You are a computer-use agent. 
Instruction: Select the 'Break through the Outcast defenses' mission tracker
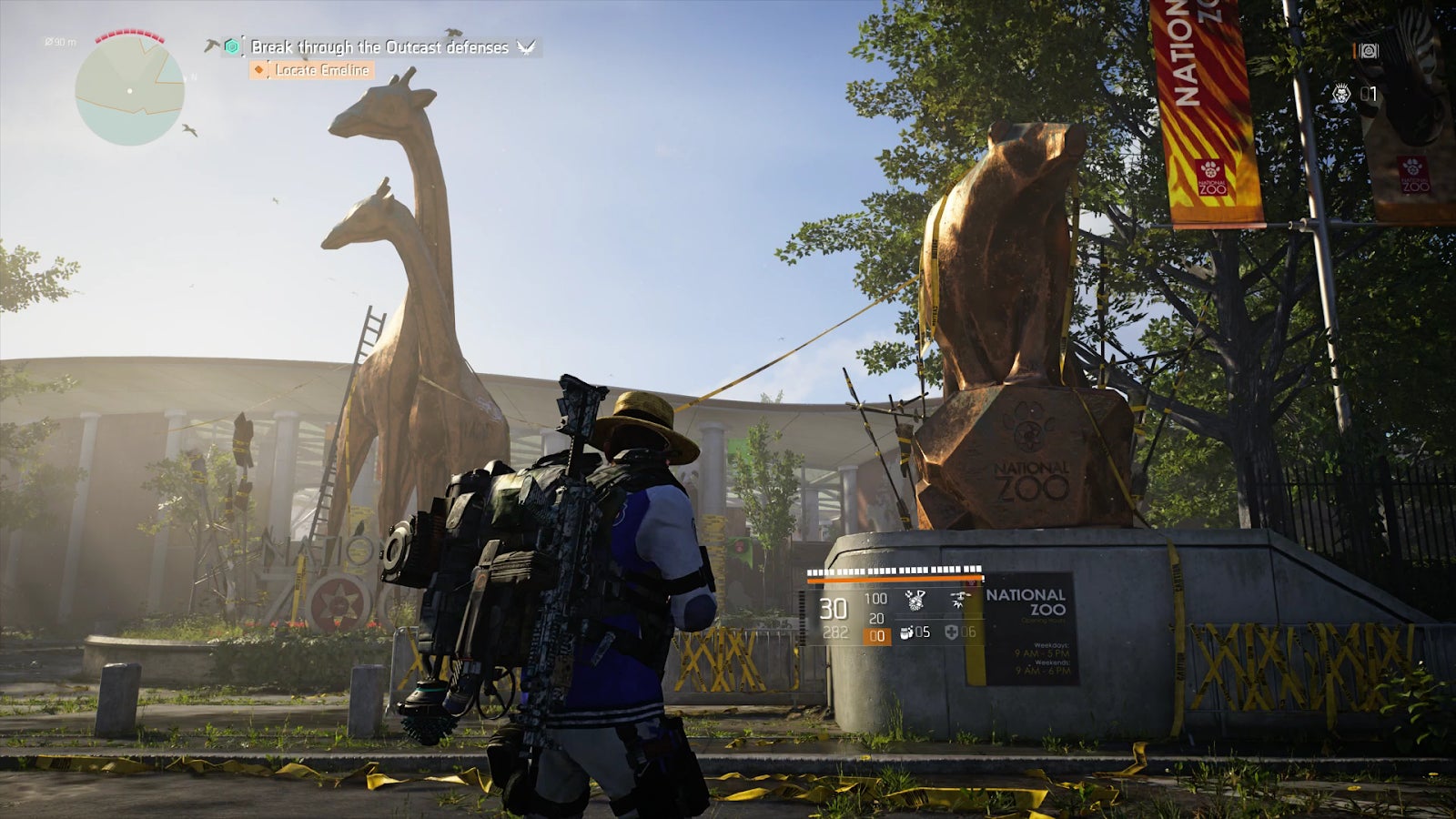click(x=379, y=47)
